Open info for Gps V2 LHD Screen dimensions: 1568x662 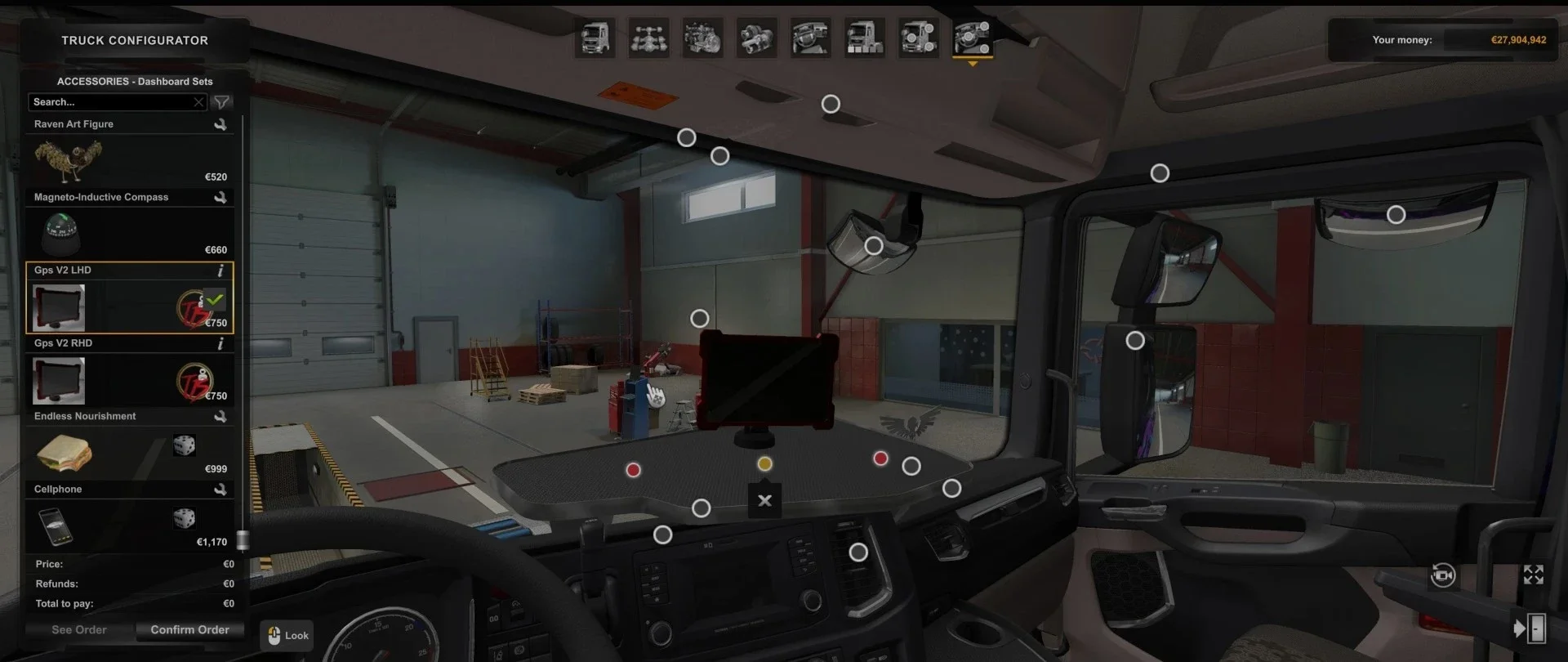[x=221, y=270]
